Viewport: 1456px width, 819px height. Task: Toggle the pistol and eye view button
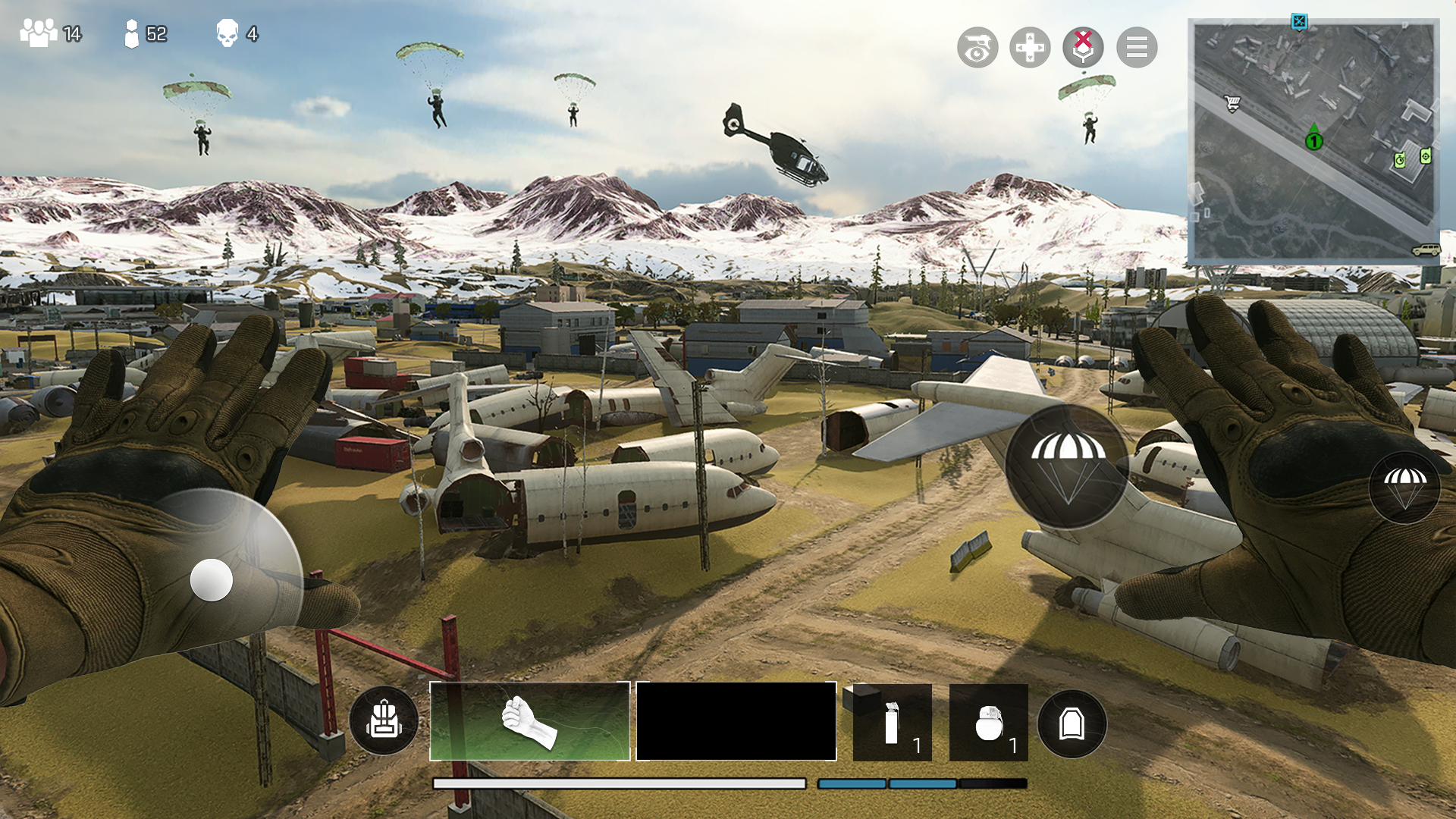(977, 48)
